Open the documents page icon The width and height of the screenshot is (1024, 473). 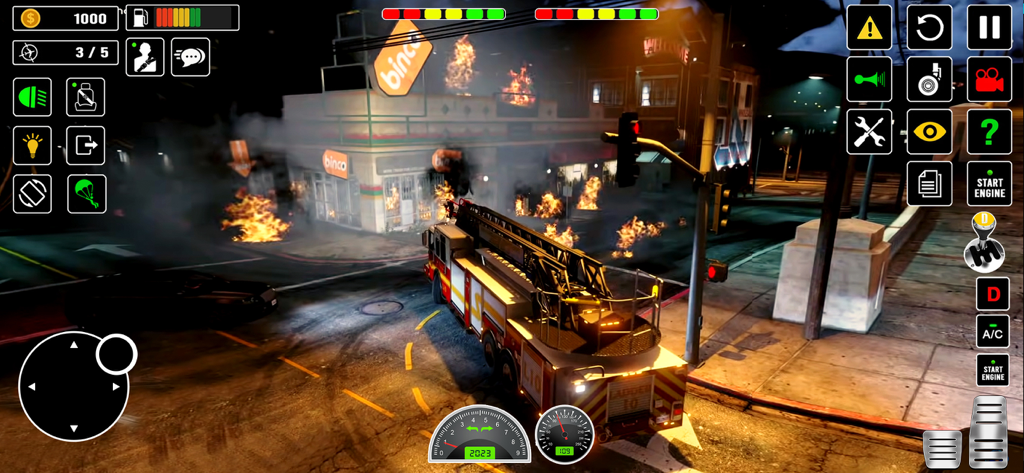(x=929, y=184)
